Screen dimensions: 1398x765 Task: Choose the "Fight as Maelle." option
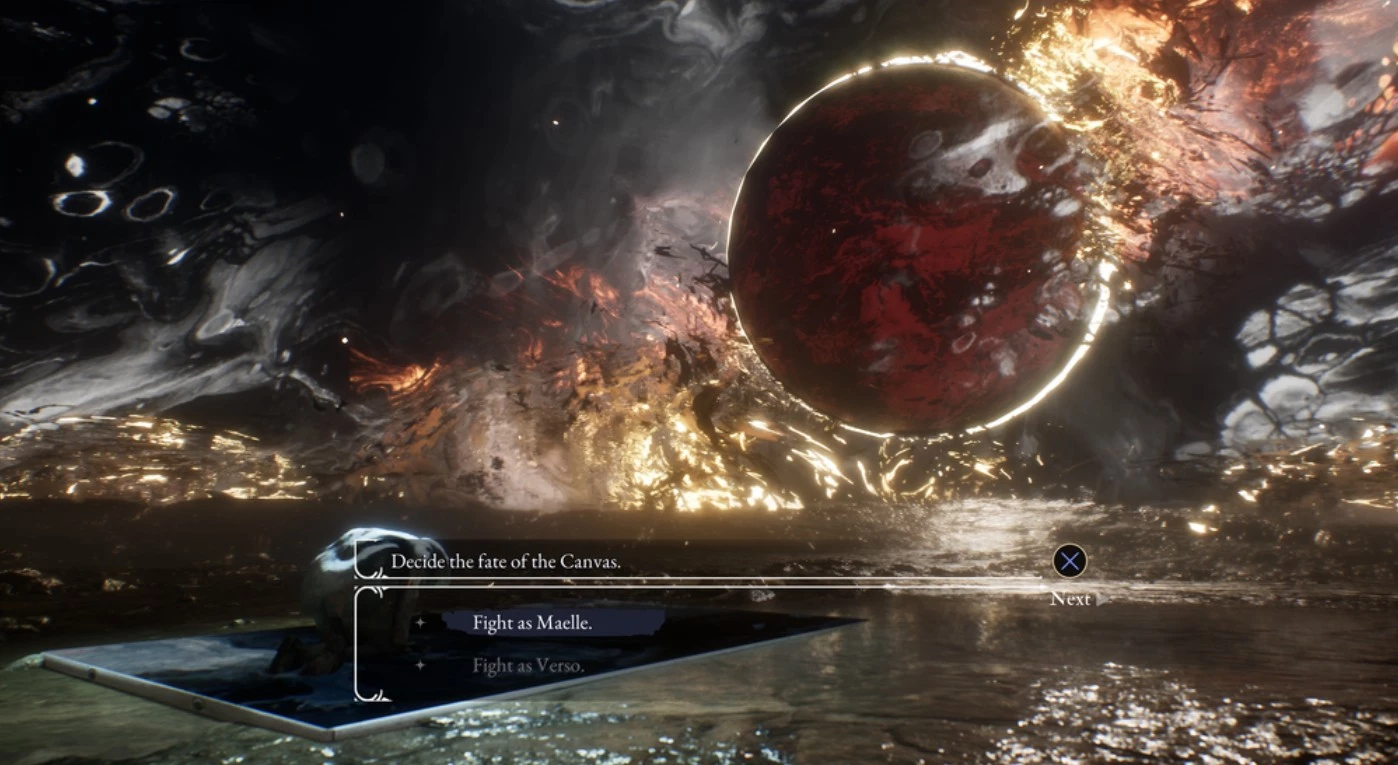click(x=533, y=623)
